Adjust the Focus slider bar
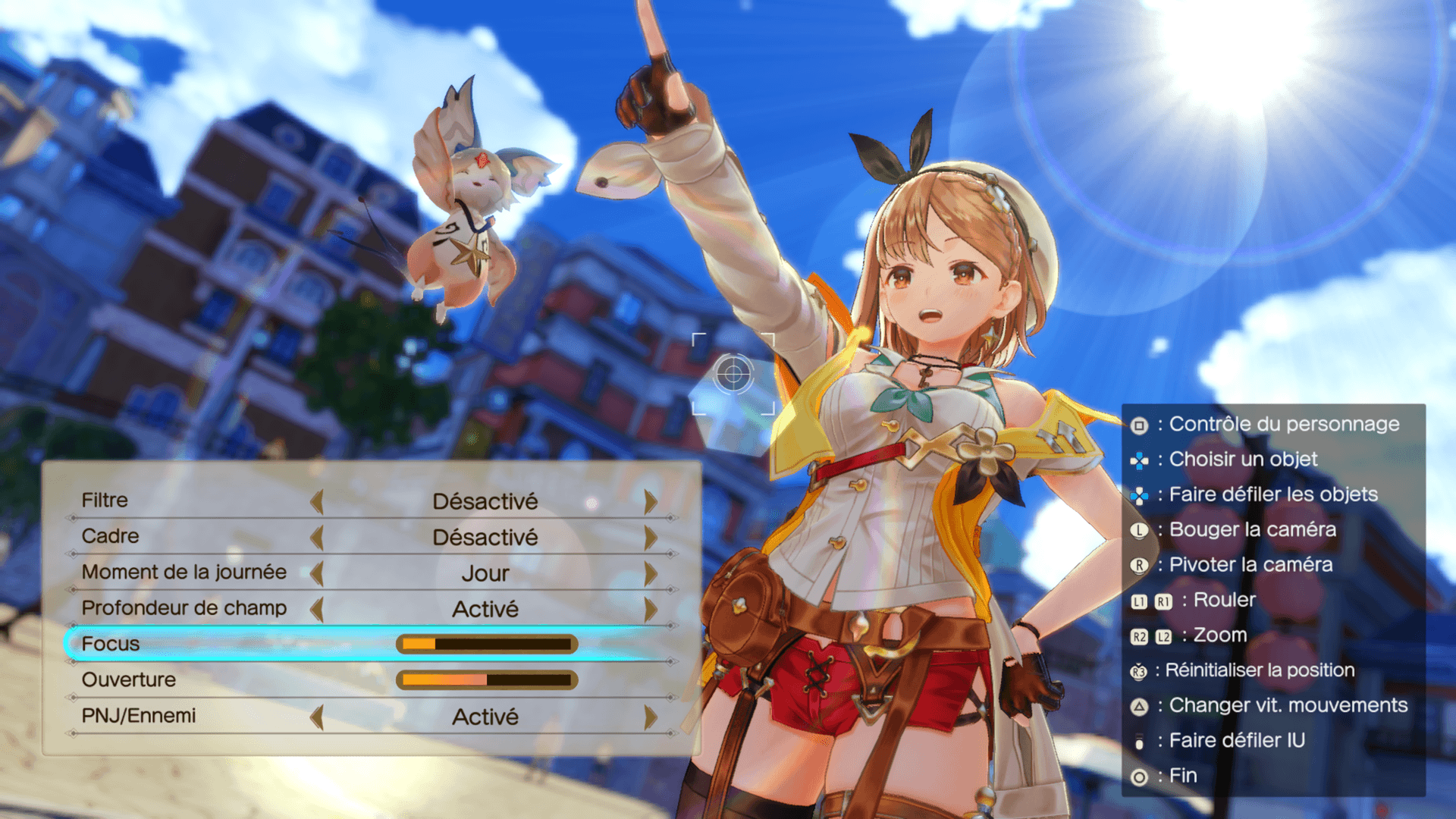Screen dimensions: 1456x819 [x=487, y=645]
